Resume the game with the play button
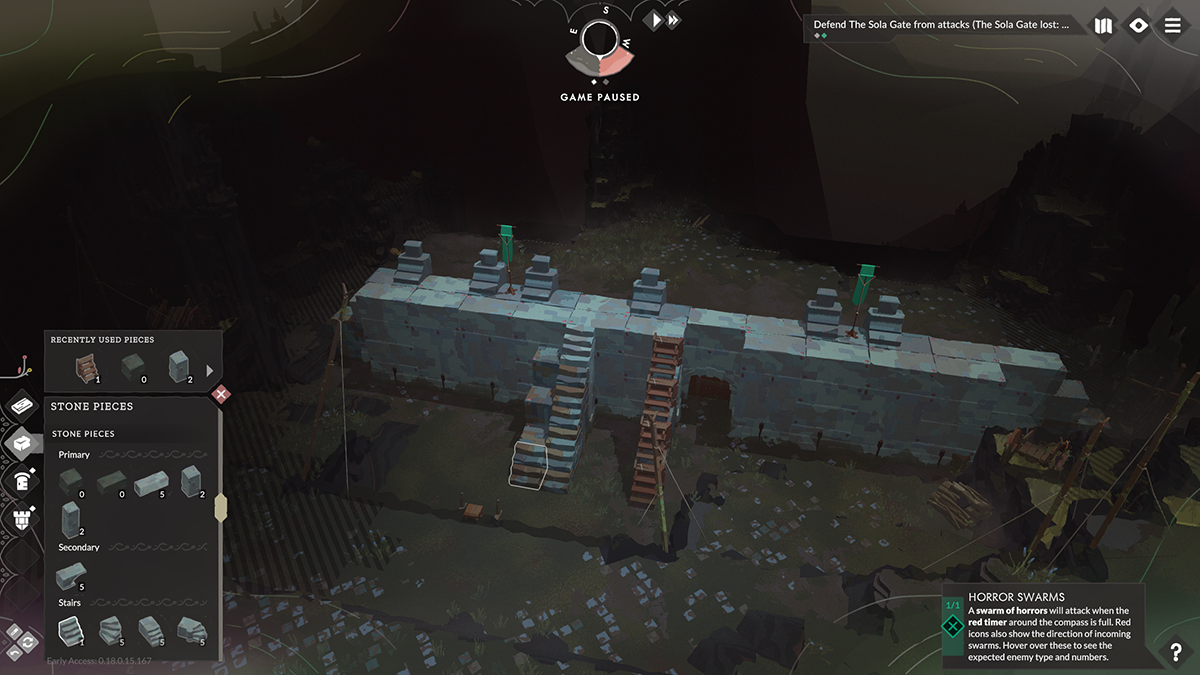1200x675 pixels. tap(654, 20)
